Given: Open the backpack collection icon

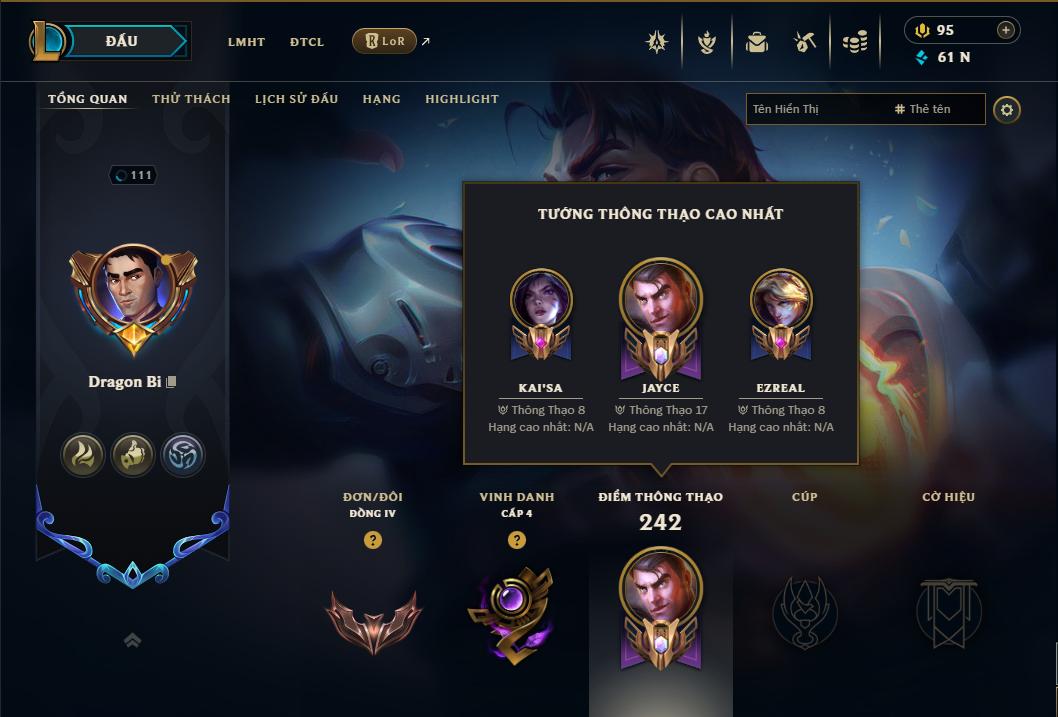Looking at the screenshot, I should [x=757, y=42].
